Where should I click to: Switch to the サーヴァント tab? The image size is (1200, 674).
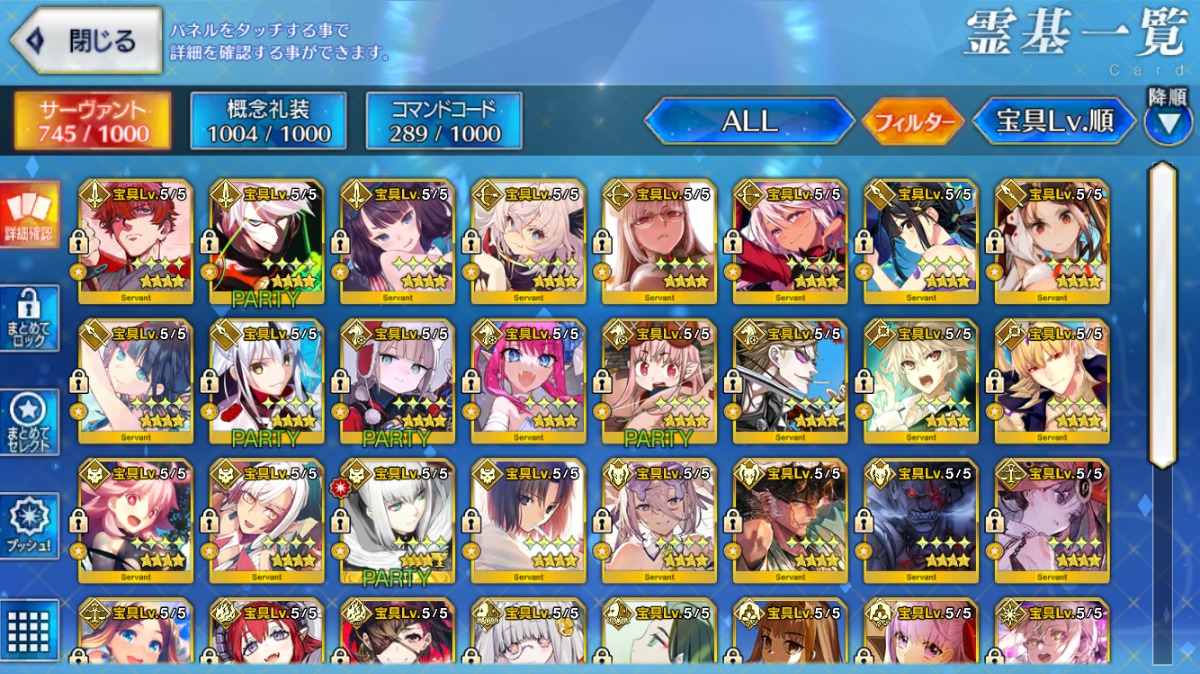coord(93,121)
